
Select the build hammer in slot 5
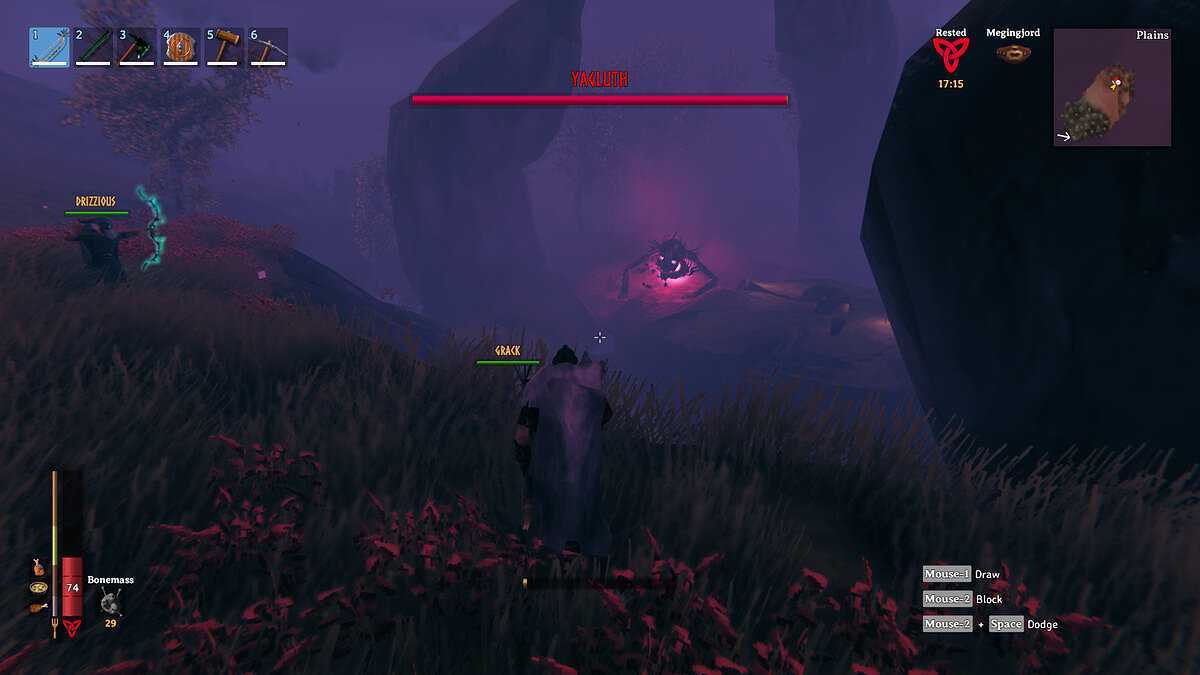pos(225,47)
